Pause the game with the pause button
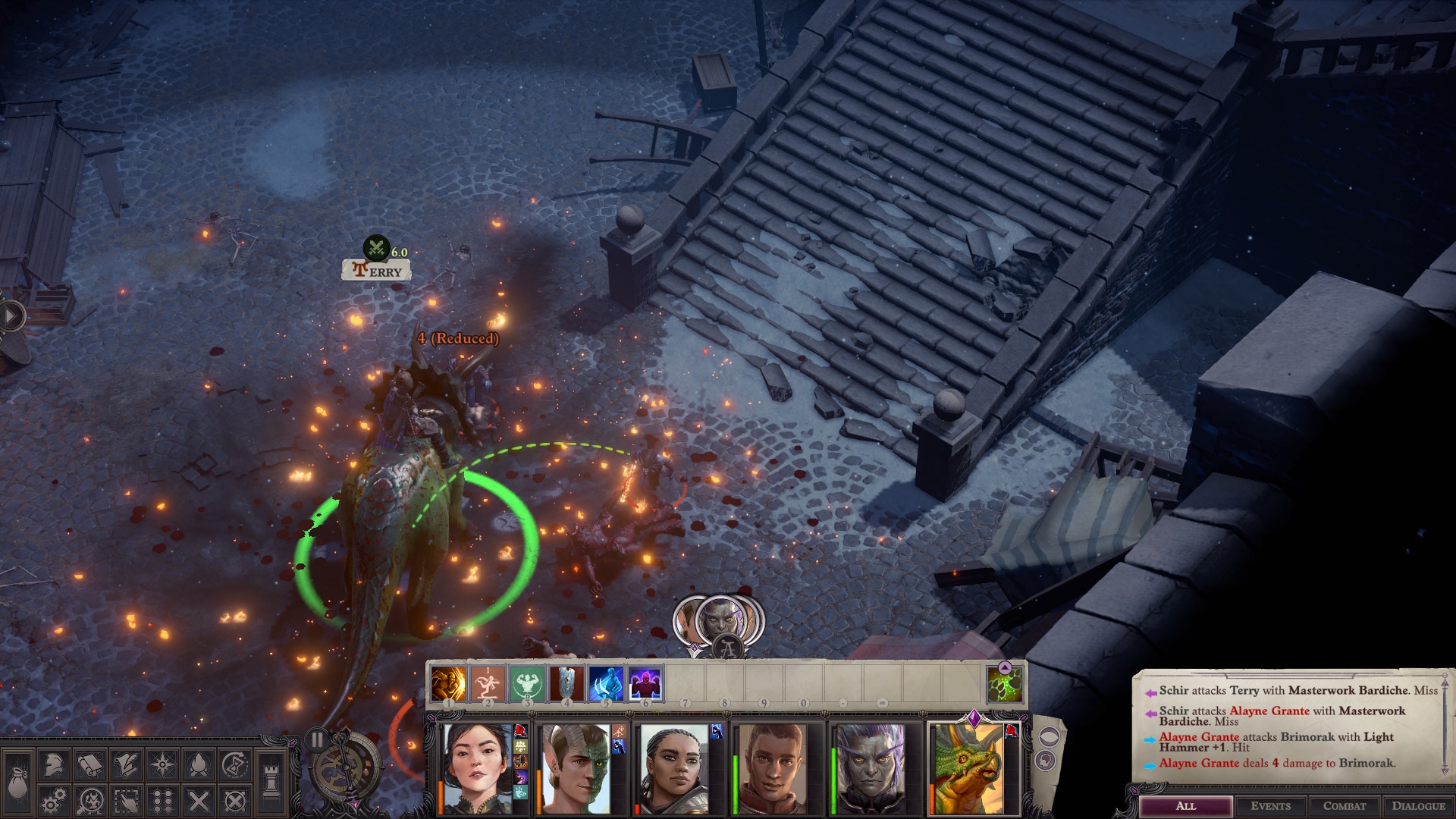The image size is (1456, 819). tap(317, 740)
